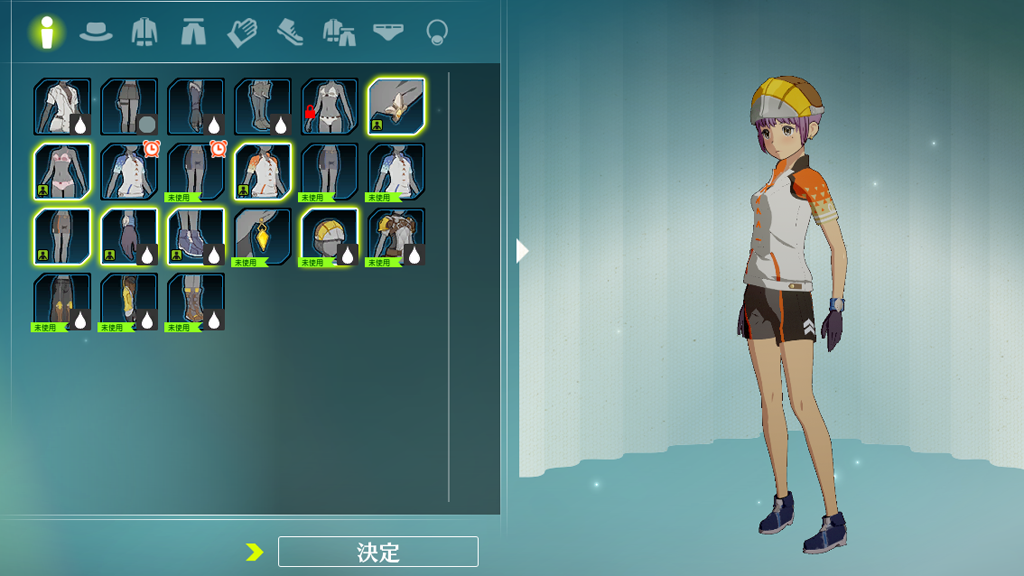Open the jacket tops category tab
The height and width of the screenshot is (576, 1024).
point(145,32)
